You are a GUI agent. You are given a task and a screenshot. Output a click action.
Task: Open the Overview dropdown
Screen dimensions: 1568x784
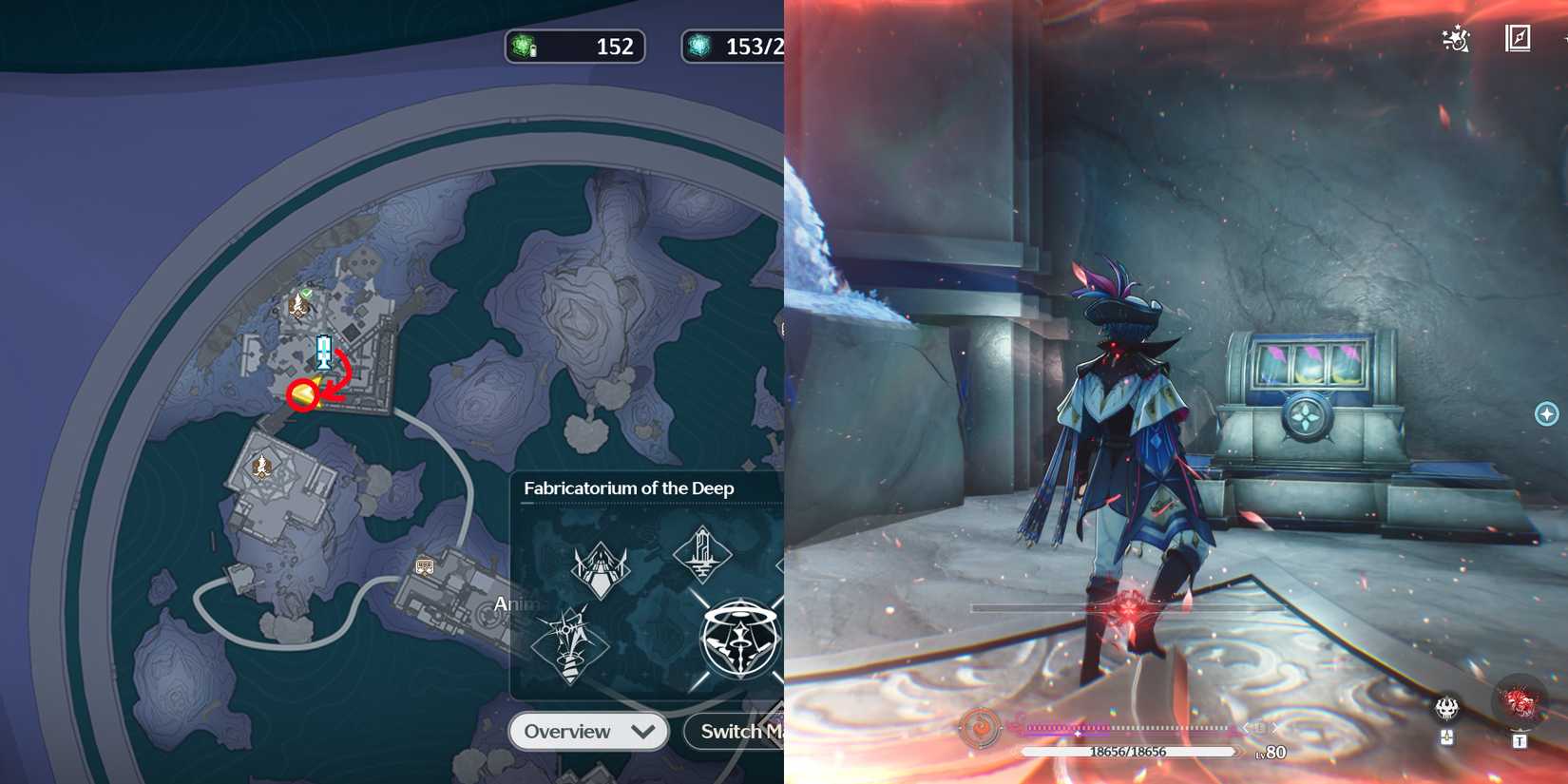(587, 731)
